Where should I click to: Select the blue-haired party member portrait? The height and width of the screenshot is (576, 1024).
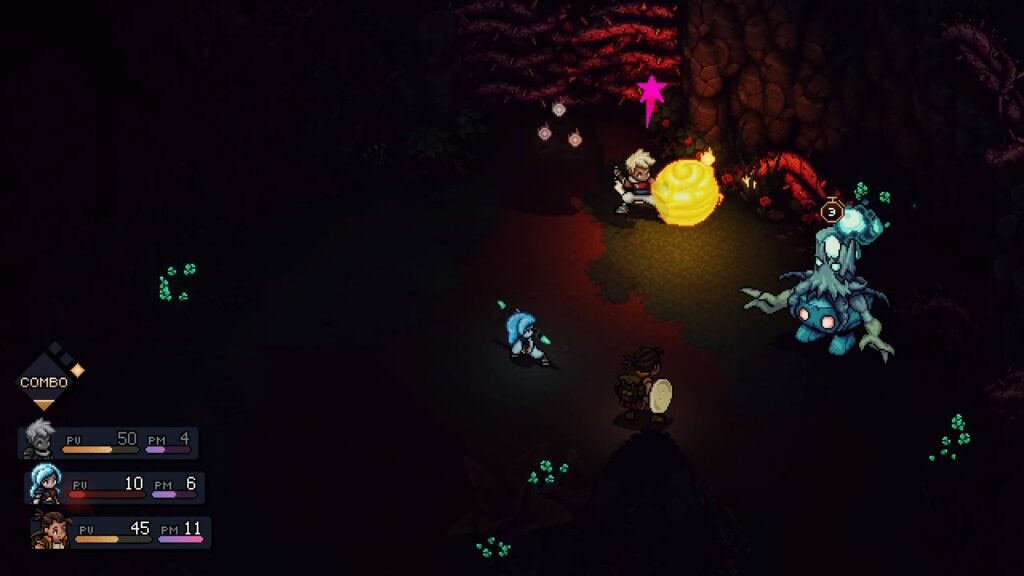(x=45, y=484)
